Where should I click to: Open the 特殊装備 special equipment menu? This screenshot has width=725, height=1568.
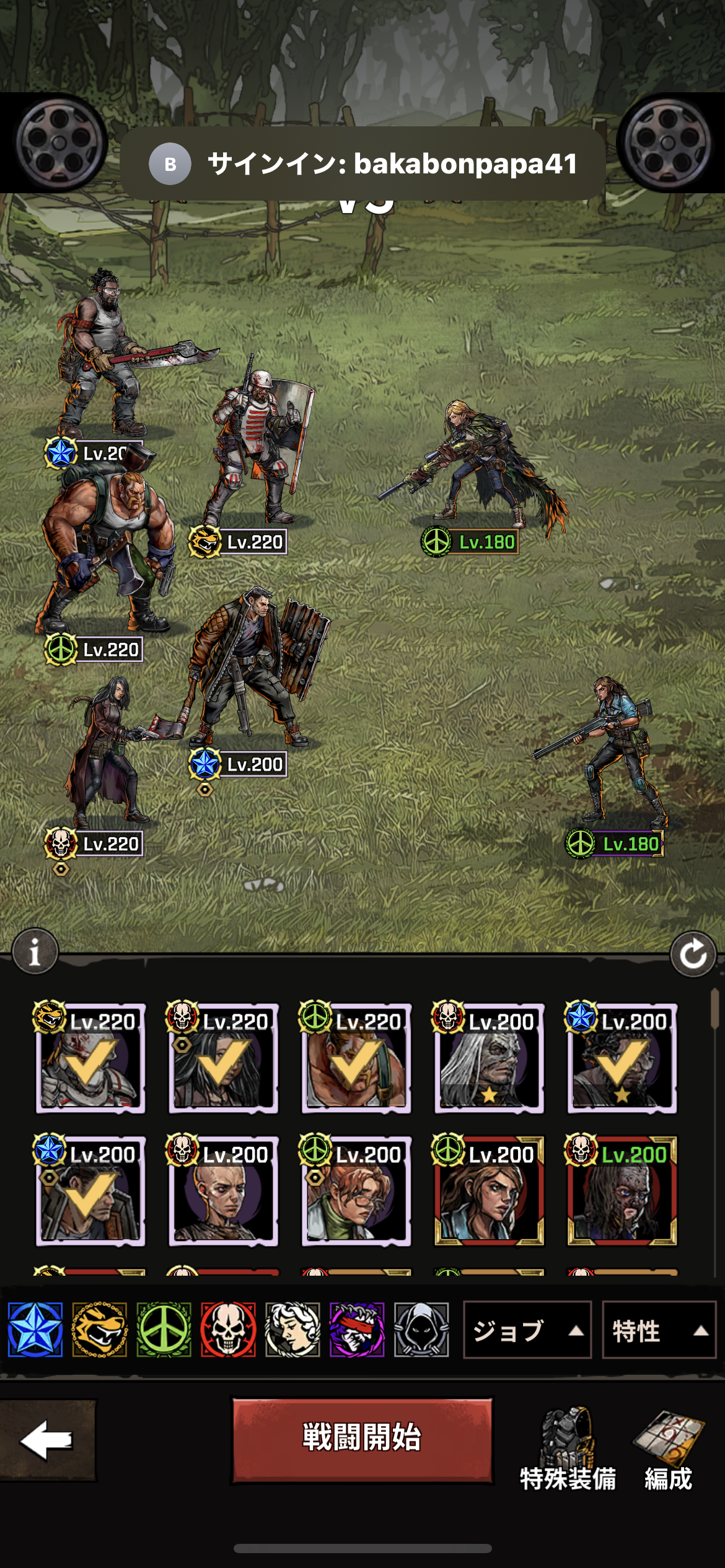tap(568, 1449)
